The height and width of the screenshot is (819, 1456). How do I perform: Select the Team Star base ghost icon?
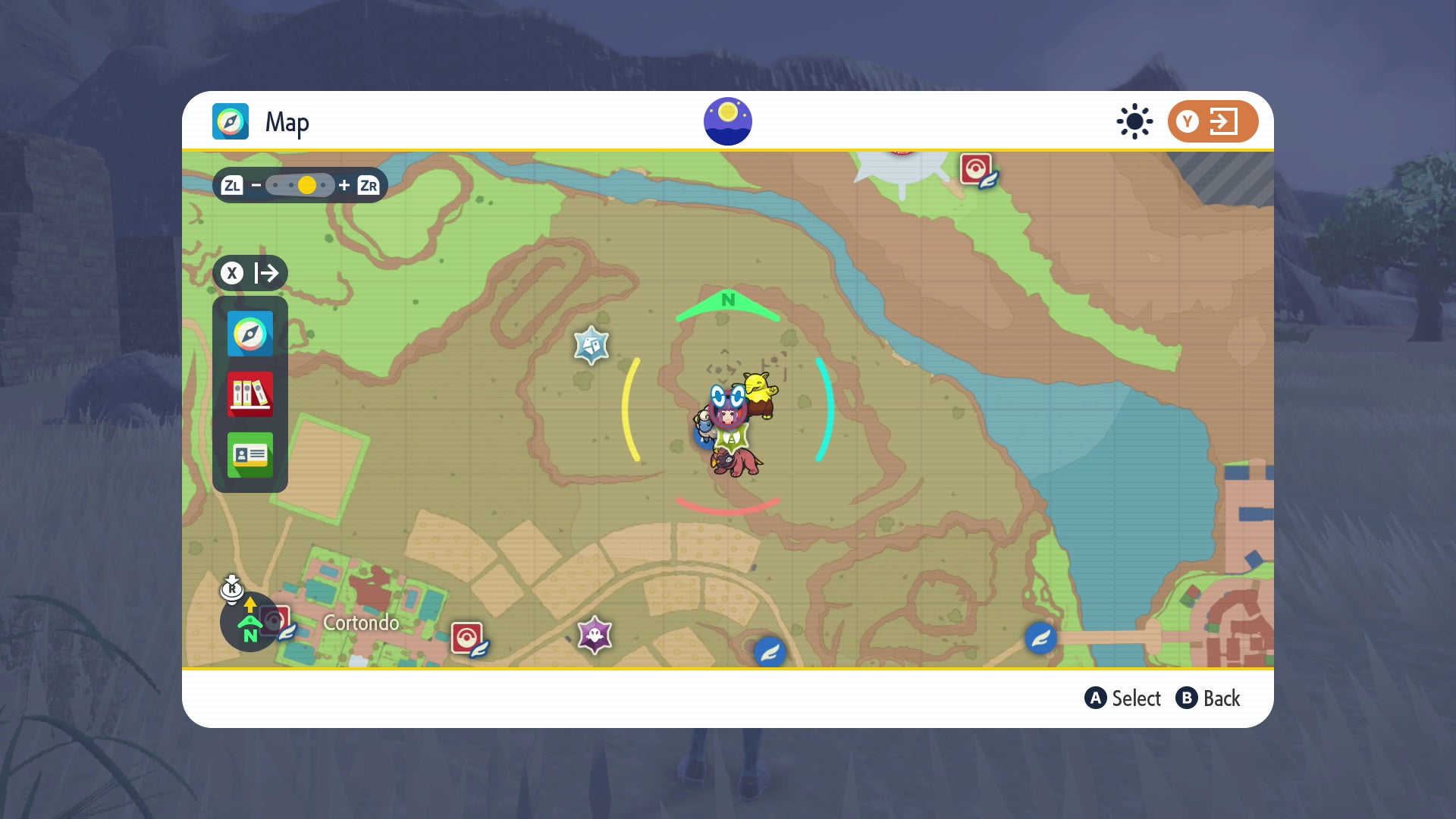tap(595, 634)
